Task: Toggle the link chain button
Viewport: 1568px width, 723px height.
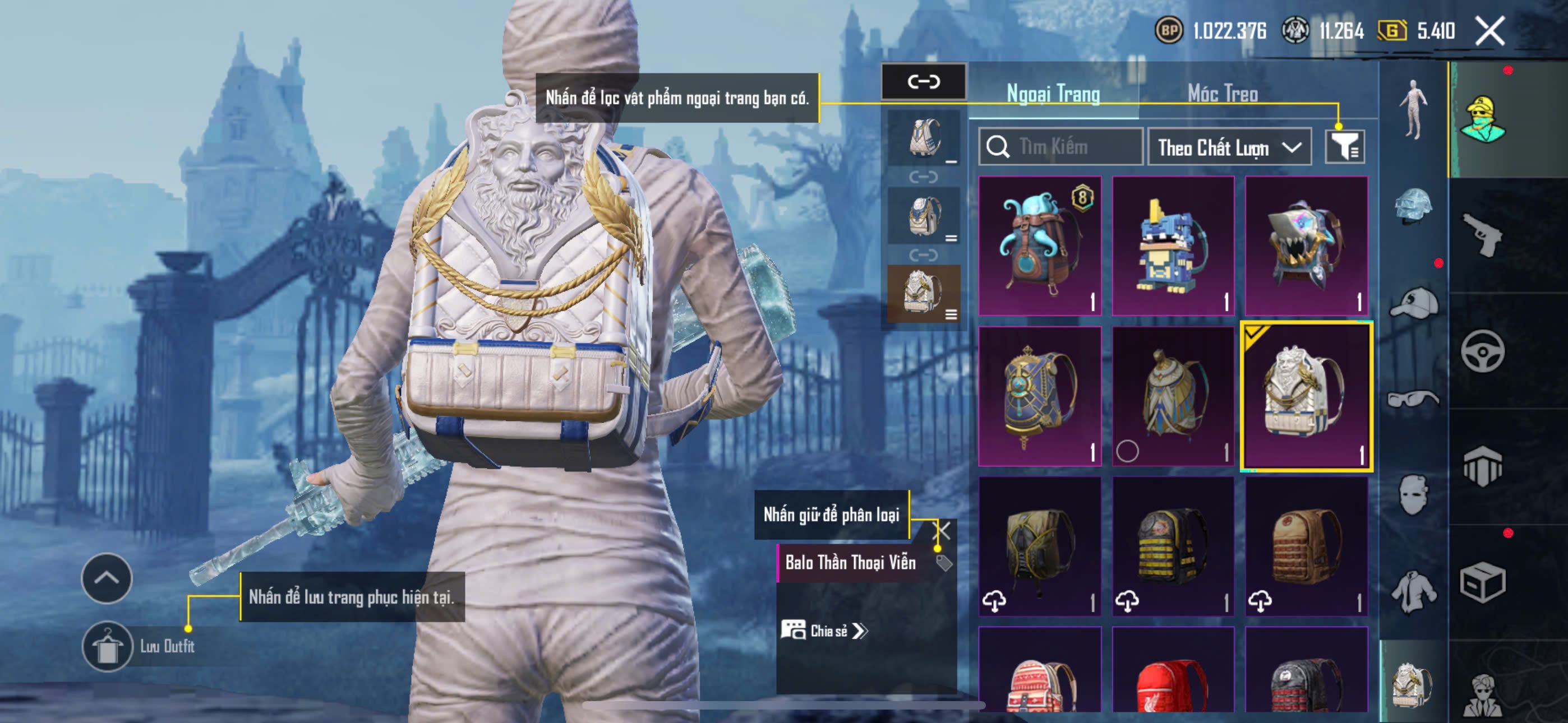Action: click(923, 81)
